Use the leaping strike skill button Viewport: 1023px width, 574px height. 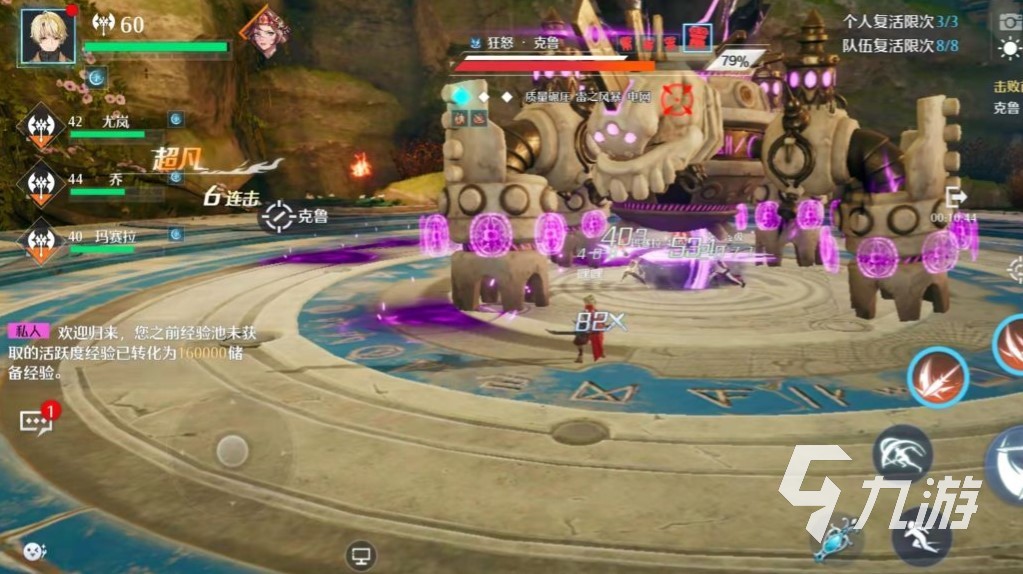coord(903,453)
